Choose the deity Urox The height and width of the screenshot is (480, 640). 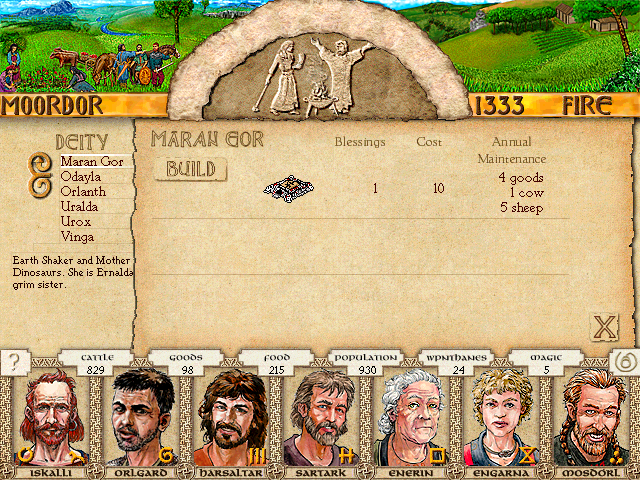pos(77,221)
